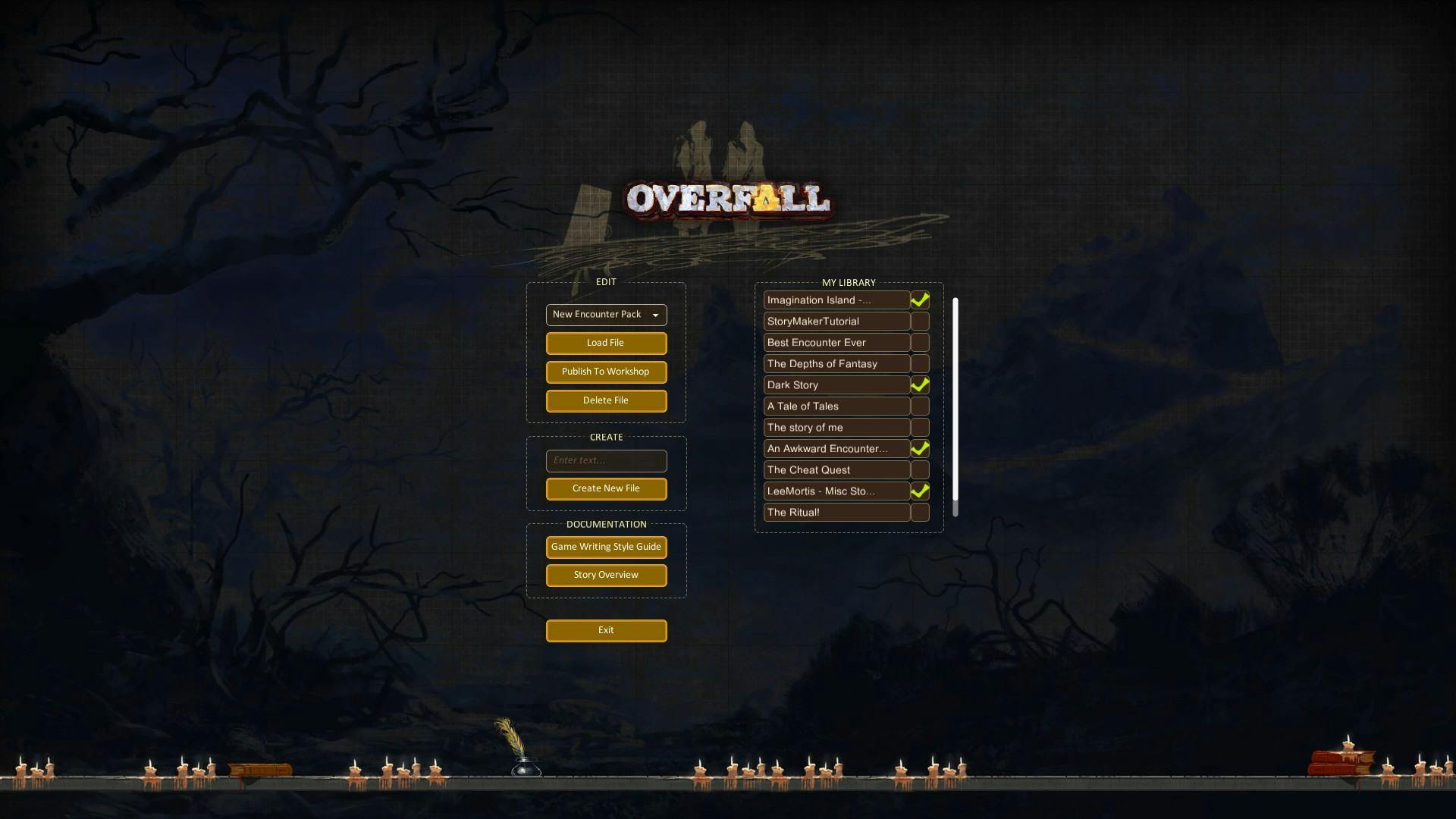The height and width of the screenshot is (819, 1456).
Task: Uncheck the Dark Story entry
Action: coord(920,384)
